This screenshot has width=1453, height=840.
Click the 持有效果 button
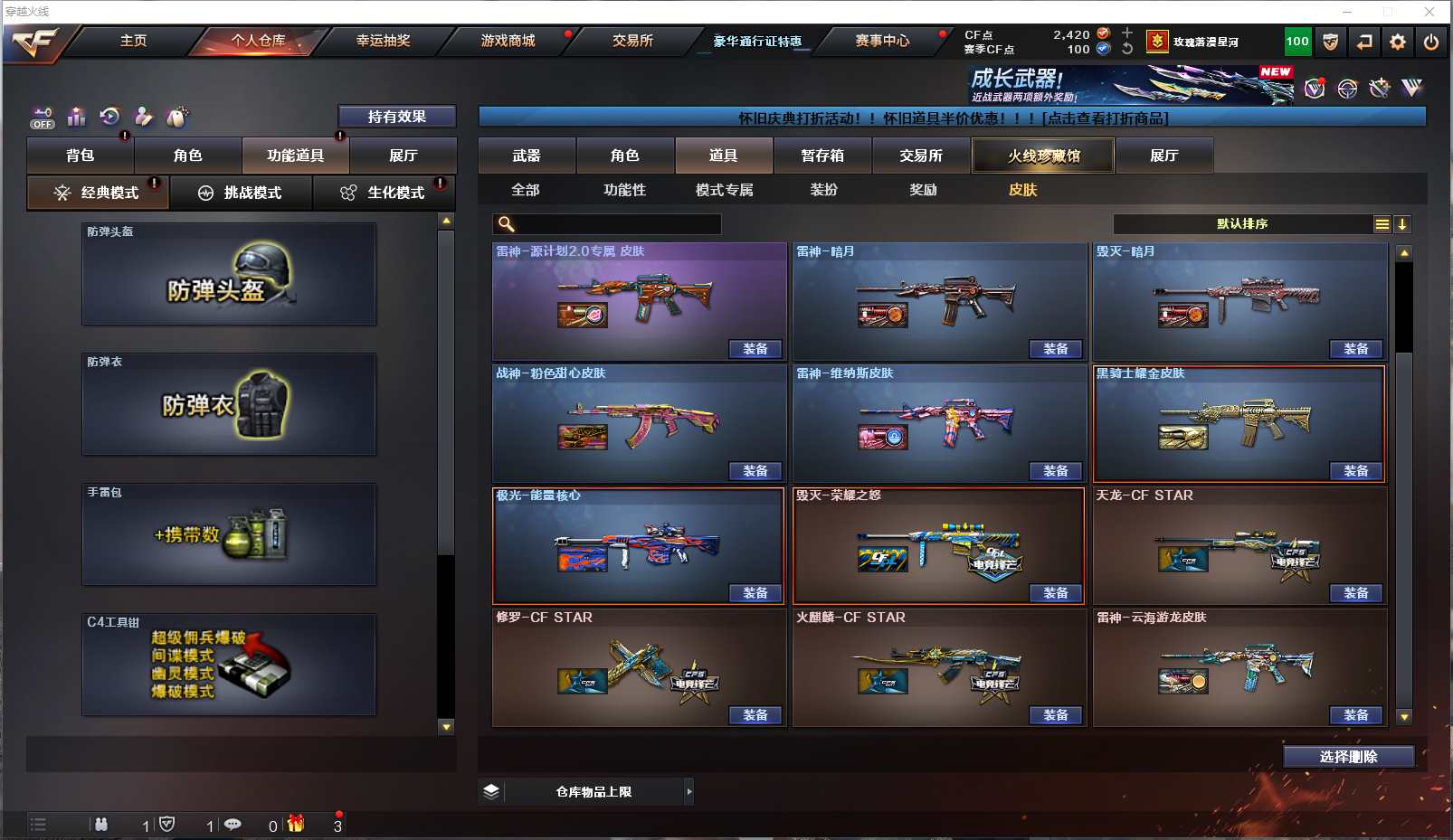click(x=396, y=117)
